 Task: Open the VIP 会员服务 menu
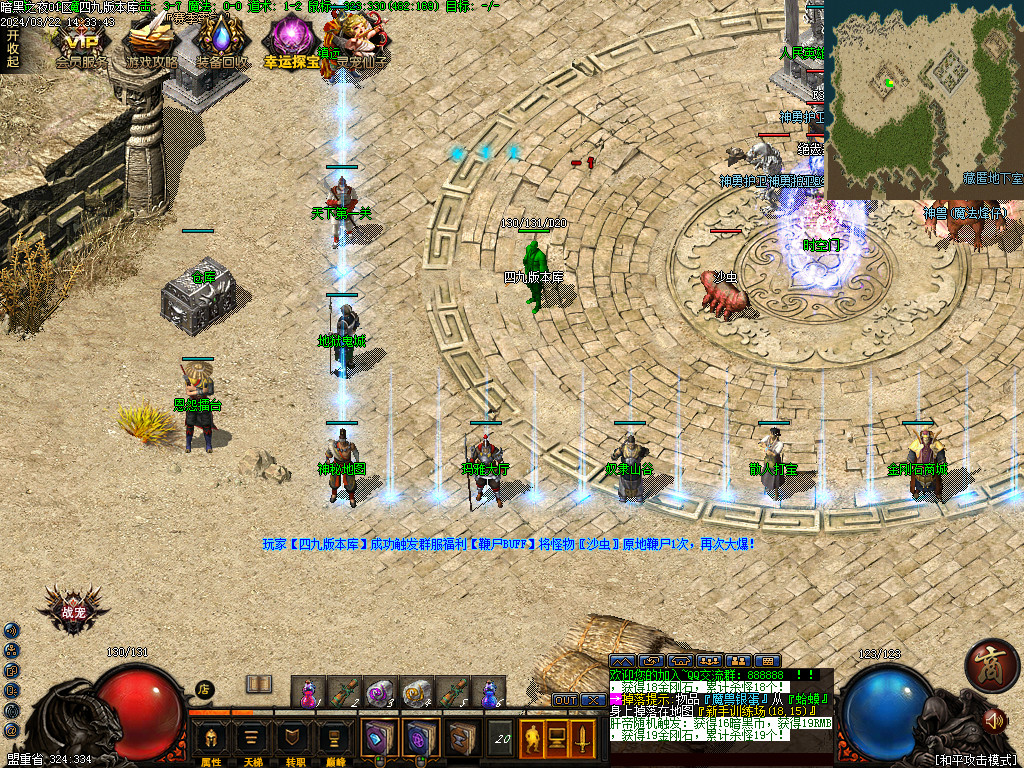click(83, 44)
